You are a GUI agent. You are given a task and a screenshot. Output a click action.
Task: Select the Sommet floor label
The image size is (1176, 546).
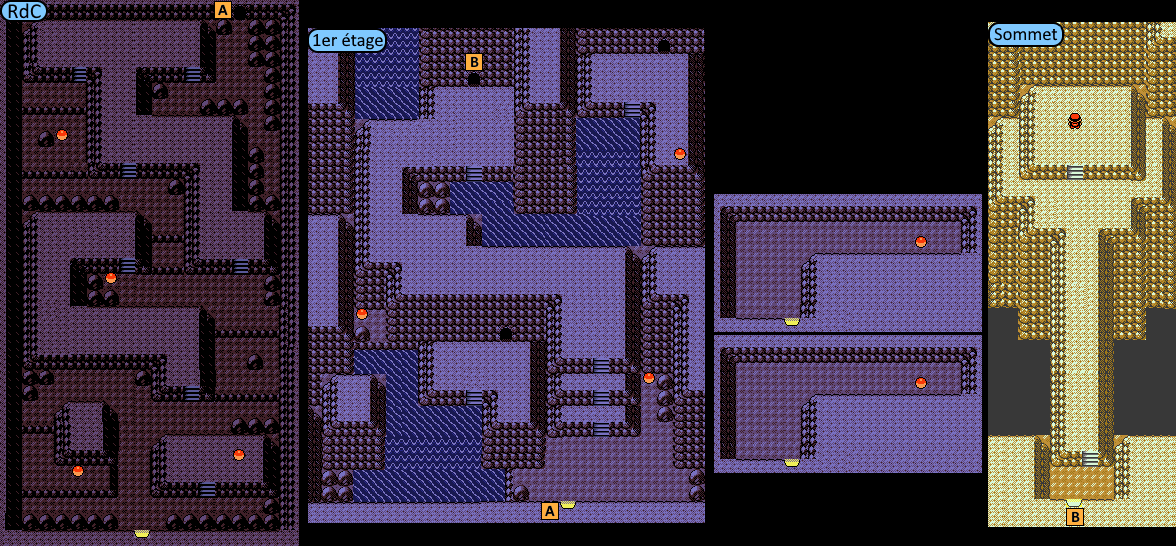1025,35
